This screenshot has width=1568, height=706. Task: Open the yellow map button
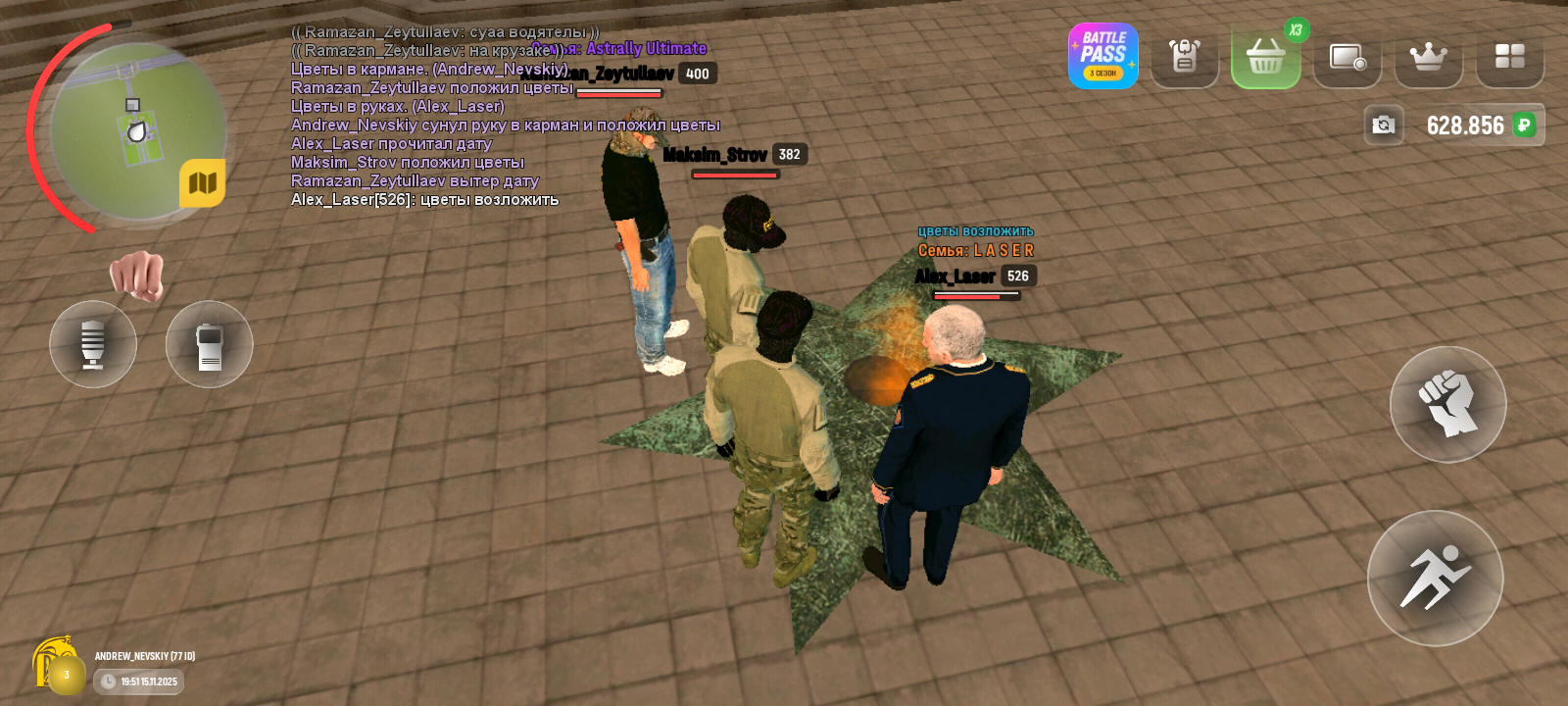pyautogui.click(x=202, y=183)
